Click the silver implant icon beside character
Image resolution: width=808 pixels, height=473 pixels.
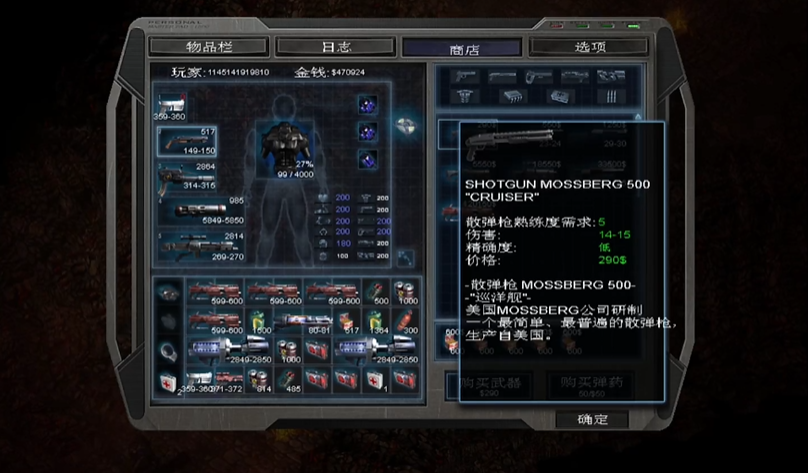coord(405,125)
